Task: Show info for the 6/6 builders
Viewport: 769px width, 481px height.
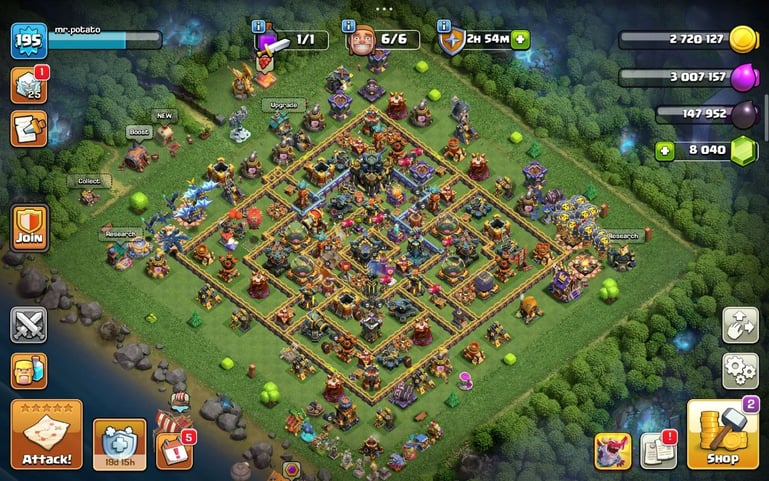Action: [x=350, y=25]
